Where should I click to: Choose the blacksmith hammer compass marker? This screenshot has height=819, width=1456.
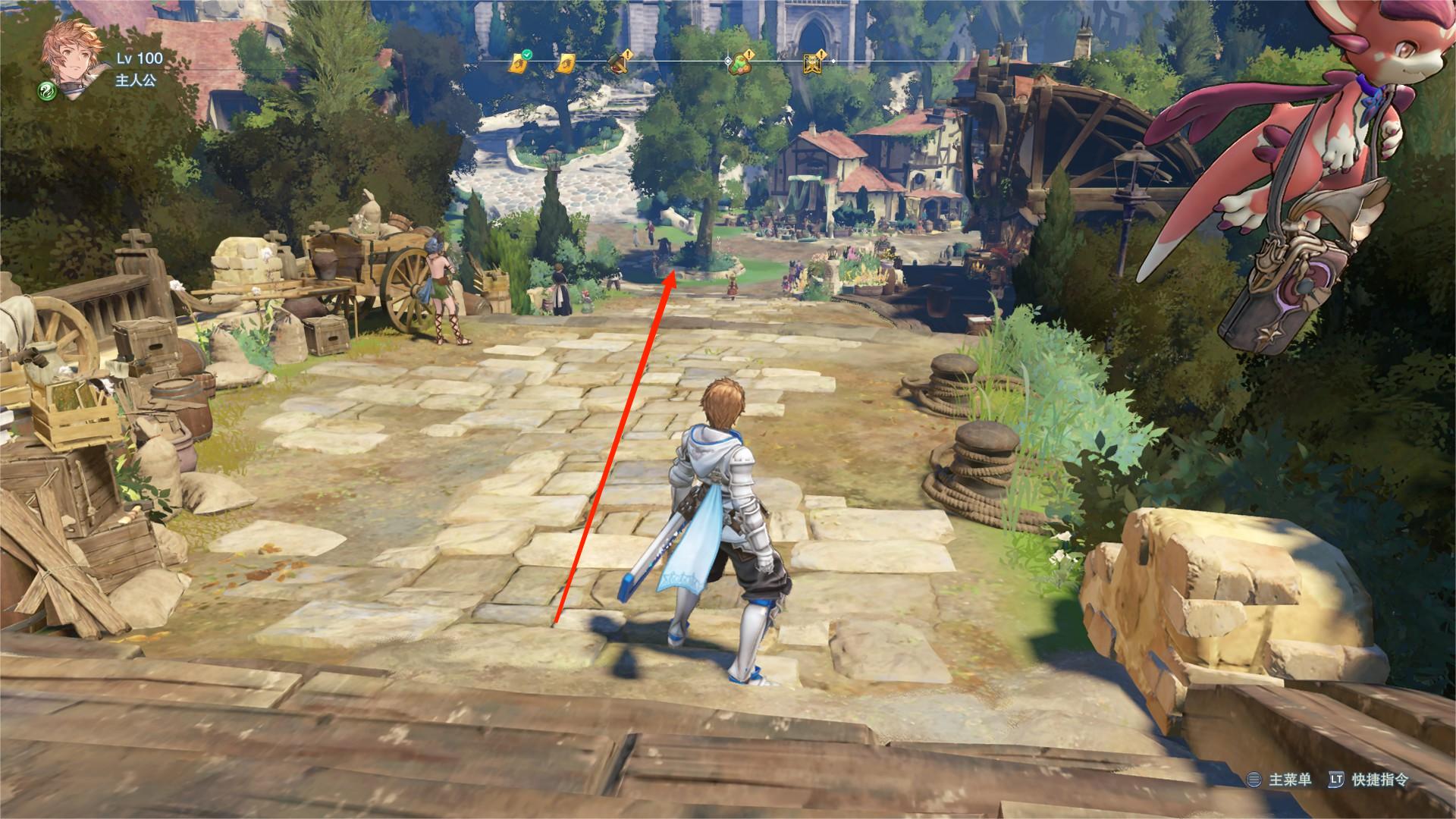[x=620, y=64]
